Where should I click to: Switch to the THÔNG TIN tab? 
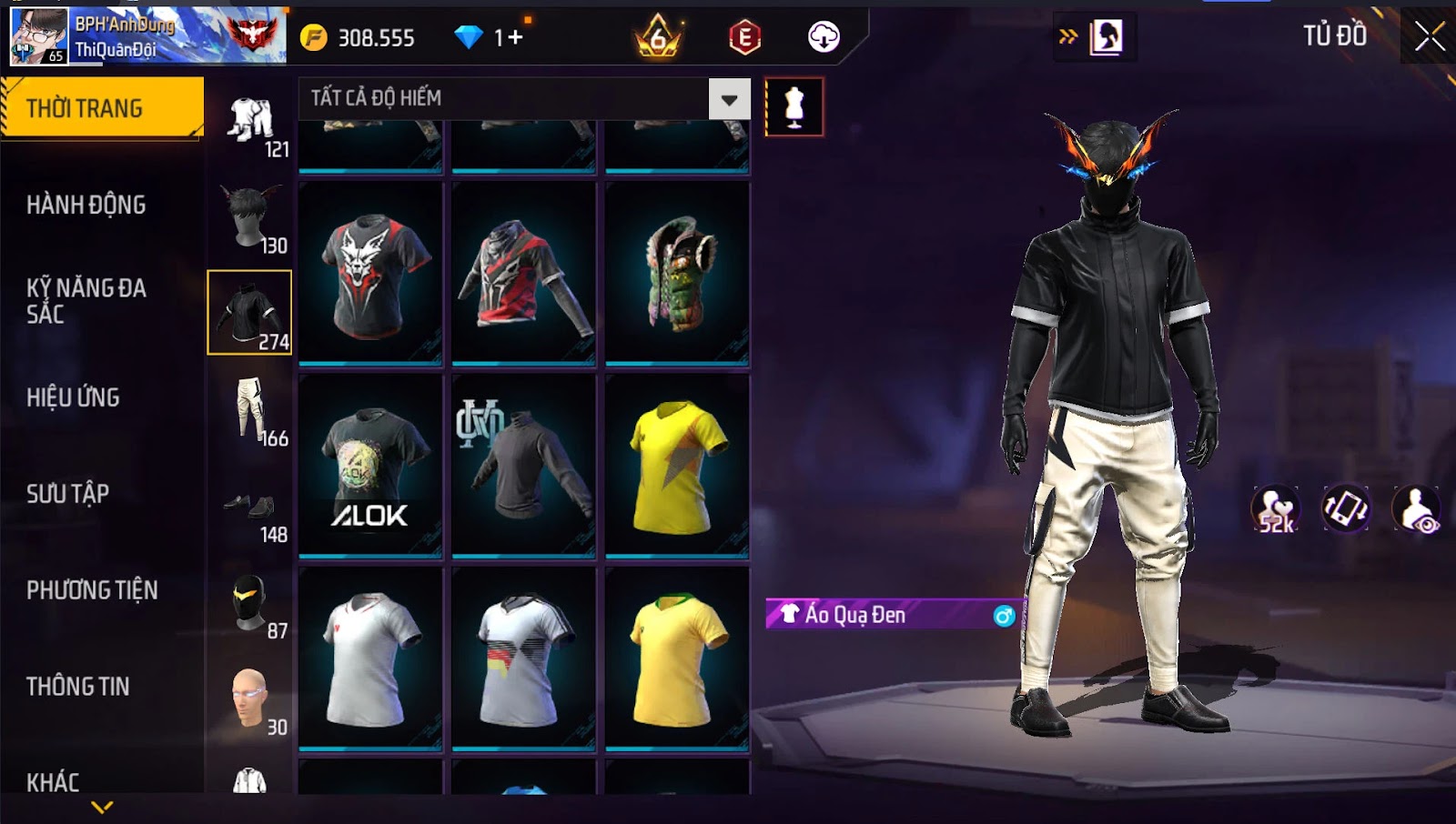click(78, 687)
